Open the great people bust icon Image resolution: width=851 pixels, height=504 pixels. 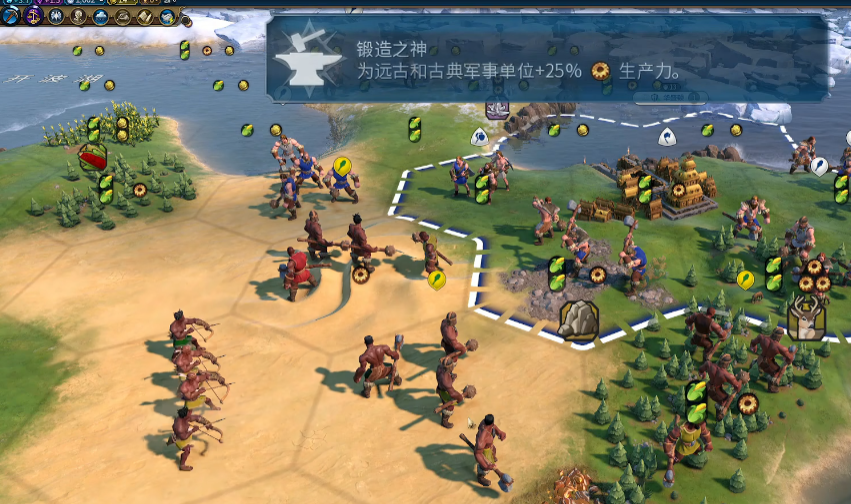point(78,16)
